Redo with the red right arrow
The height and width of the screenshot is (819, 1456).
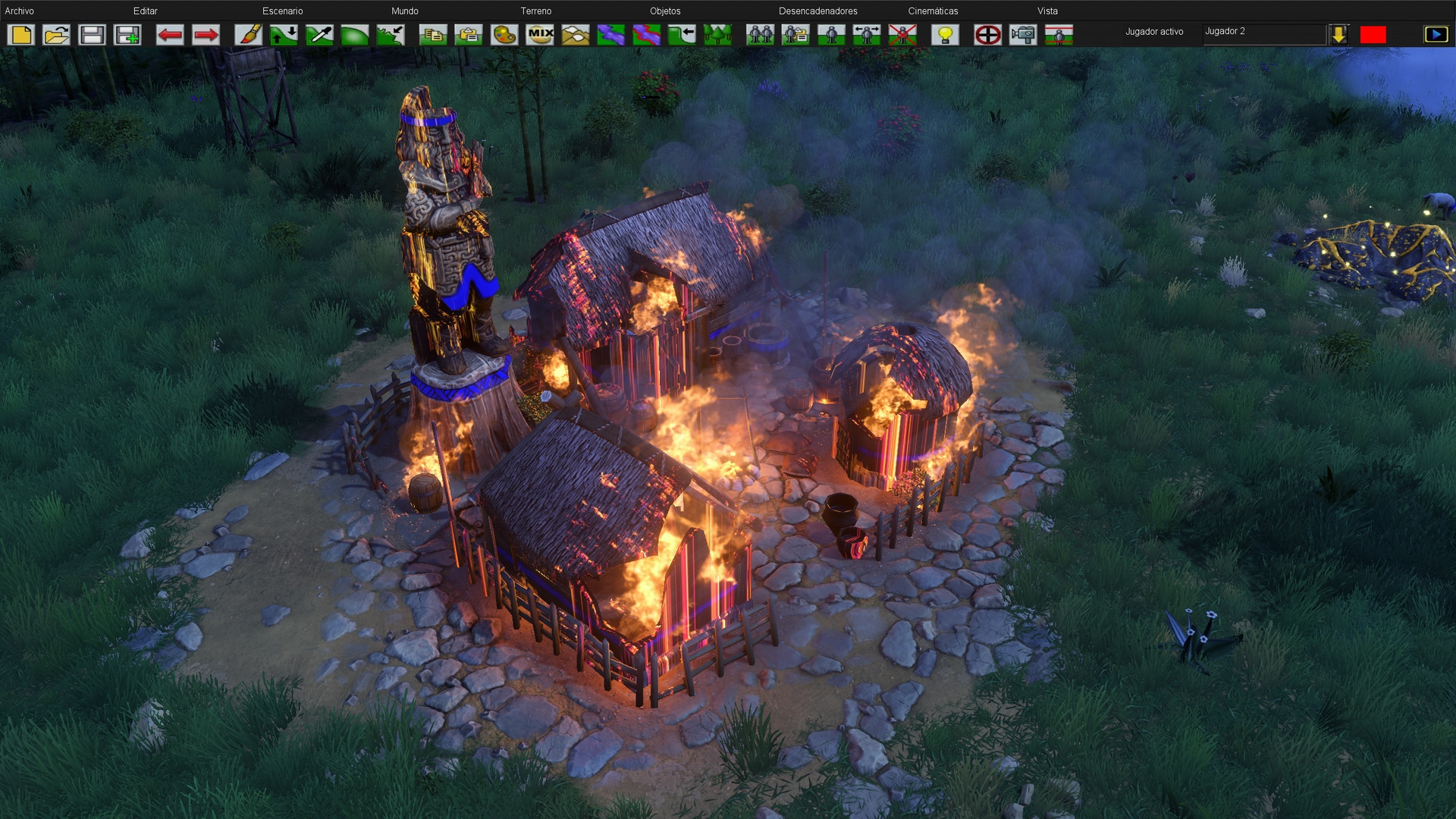[206, 35]
